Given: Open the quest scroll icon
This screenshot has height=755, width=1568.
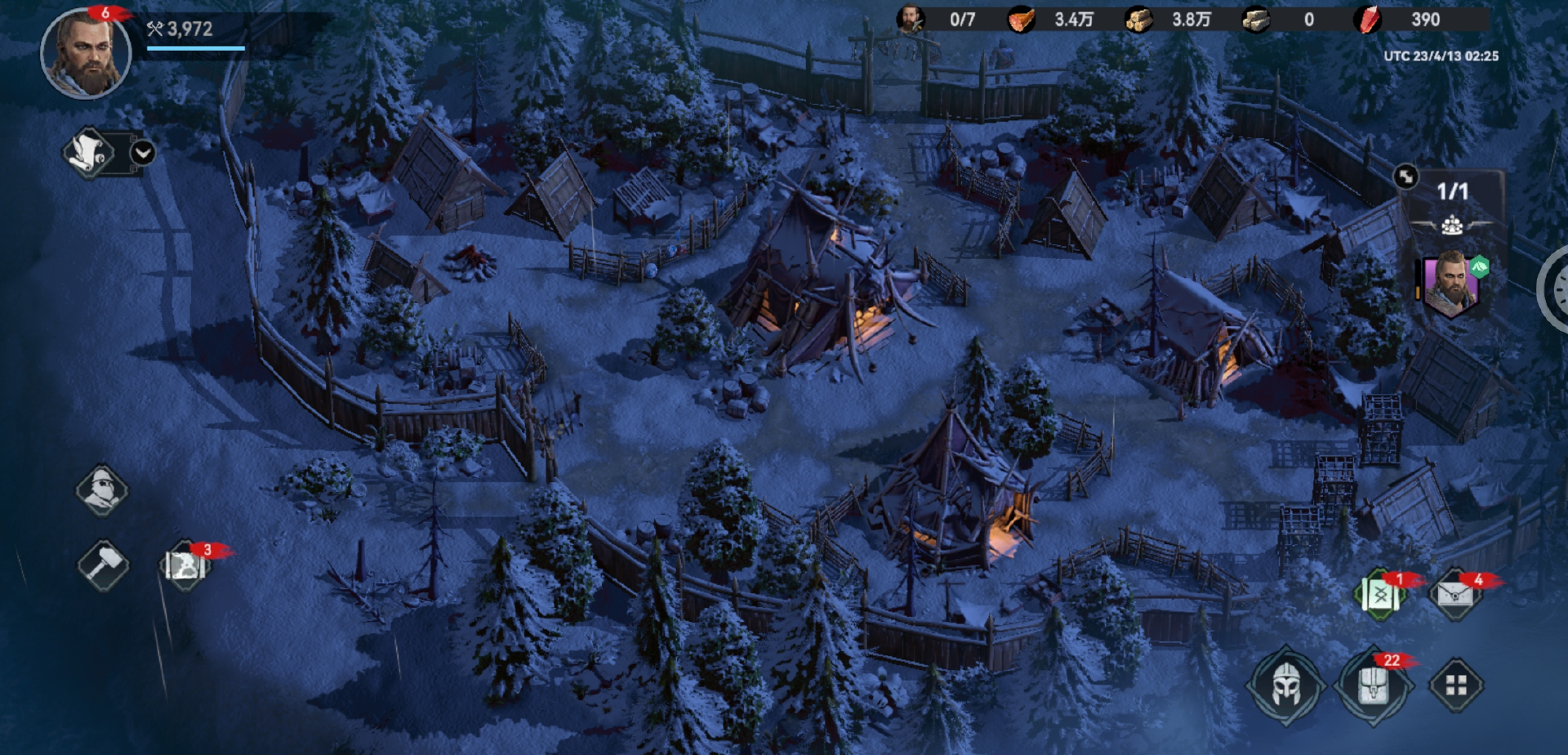Looking at the screenshot, I should click(89, 153).
